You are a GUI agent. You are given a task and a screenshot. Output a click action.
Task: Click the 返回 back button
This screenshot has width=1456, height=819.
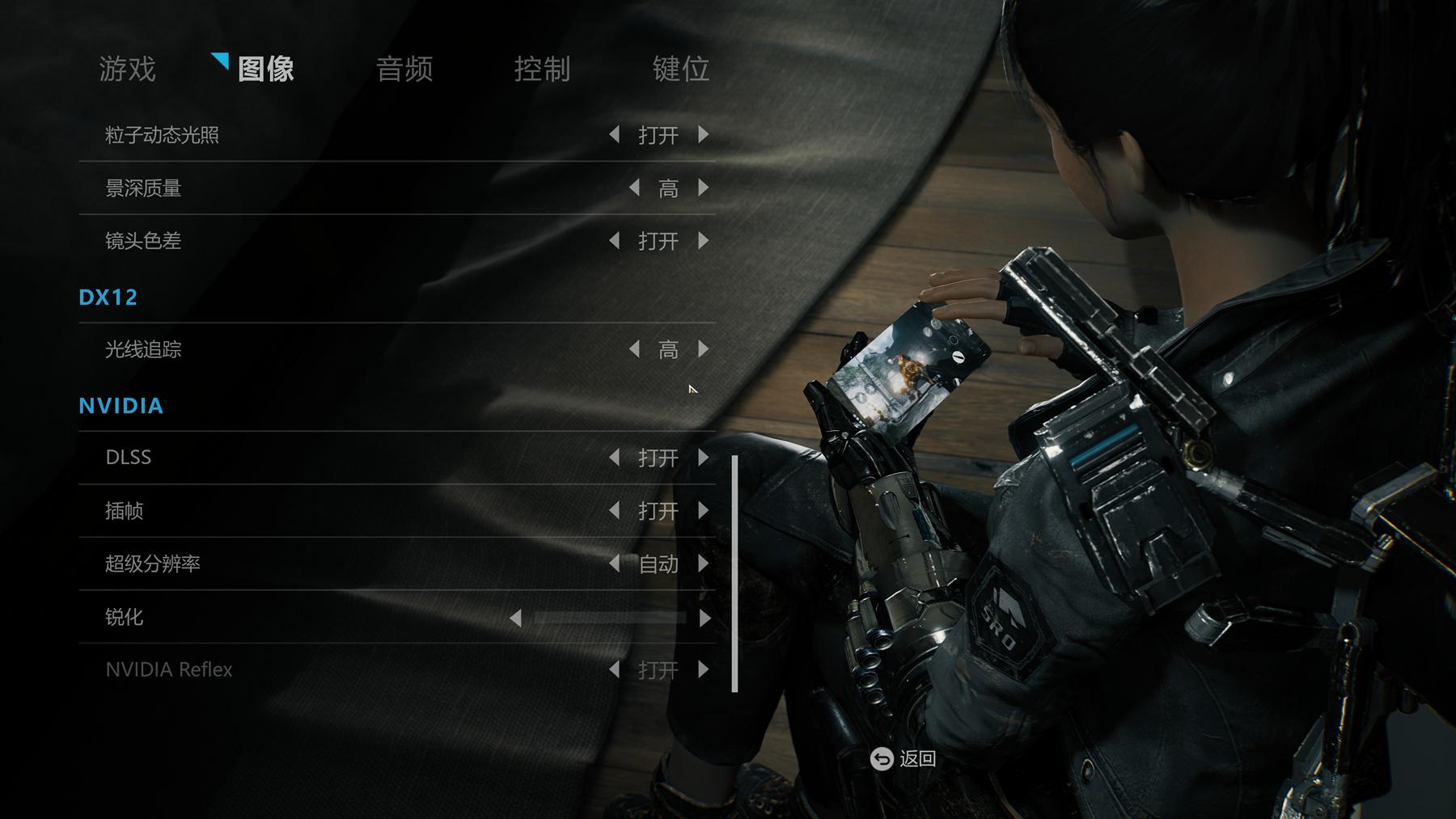[x=904, y=758]
